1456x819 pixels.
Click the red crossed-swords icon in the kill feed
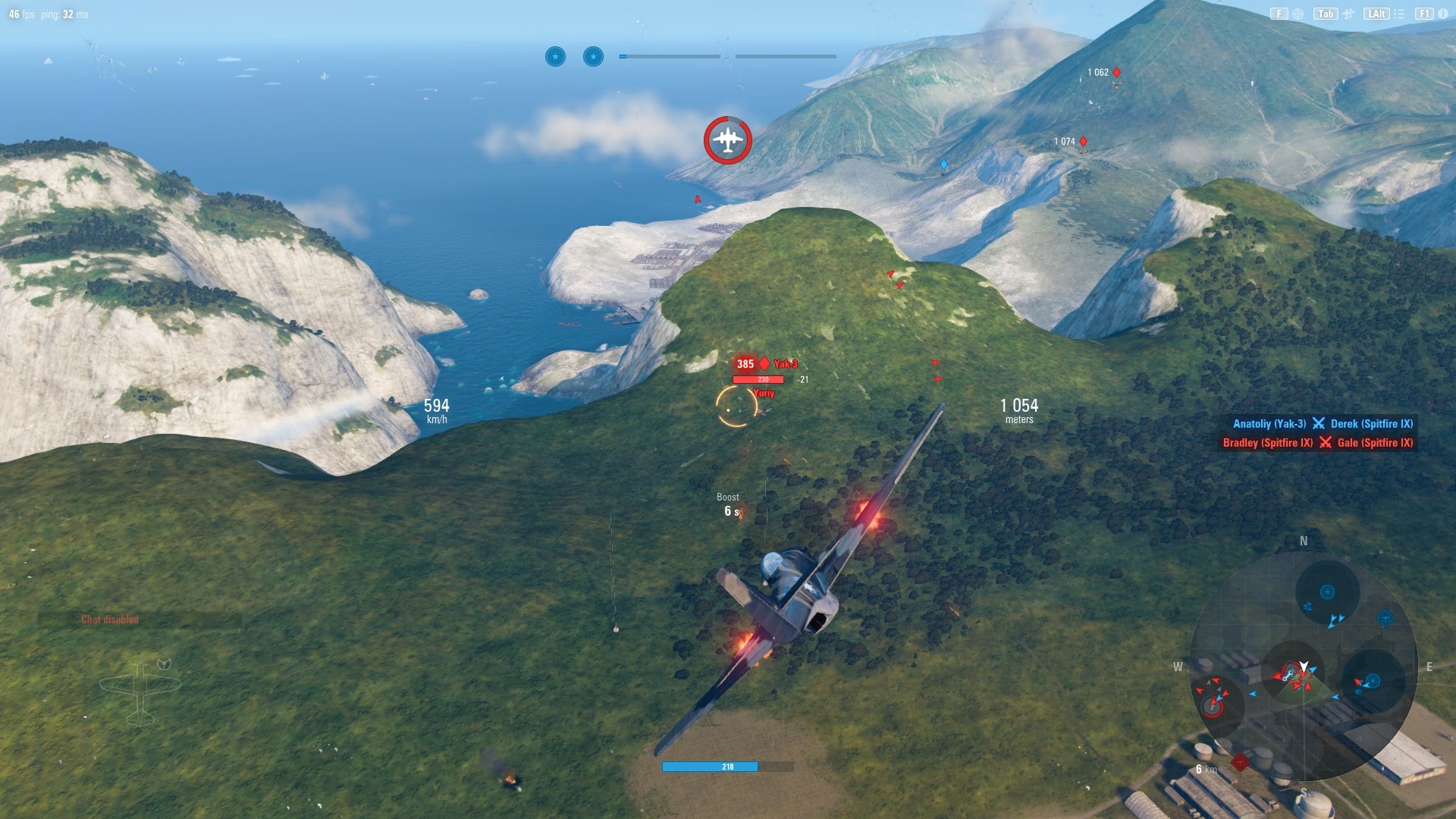[x=1324, y=443]
